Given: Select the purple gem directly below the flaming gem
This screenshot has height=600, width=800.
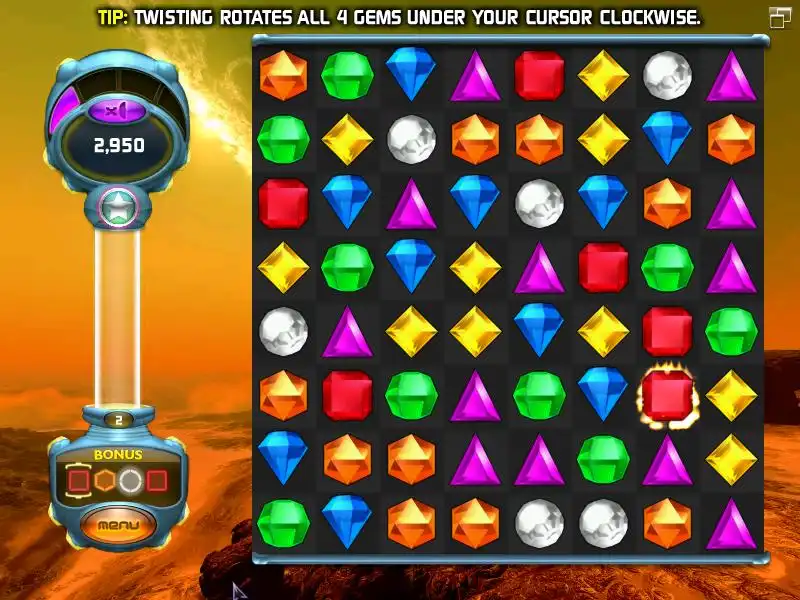Looking at the screenshot, I should [667, 459].
